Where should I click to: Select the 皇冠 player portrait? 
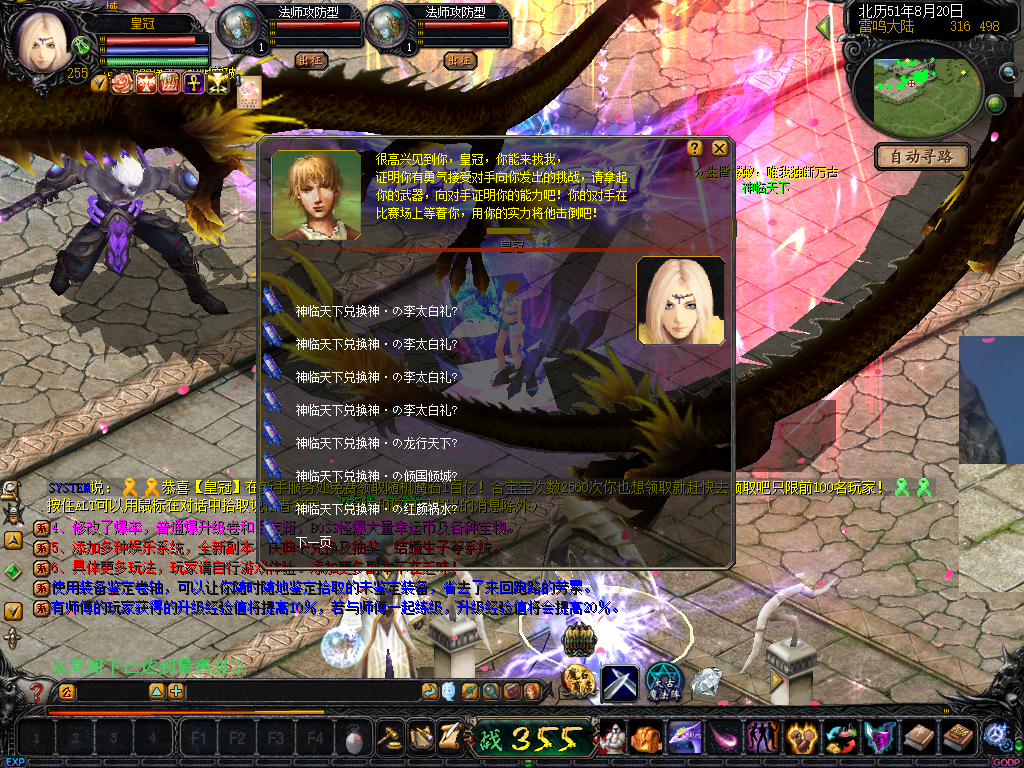click(x=46, y=42)
